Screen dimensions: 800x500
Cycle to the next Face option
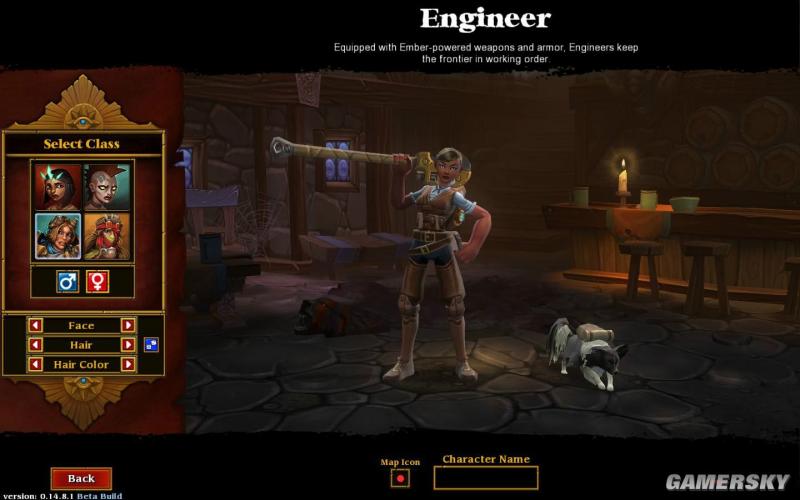point(128,325)
